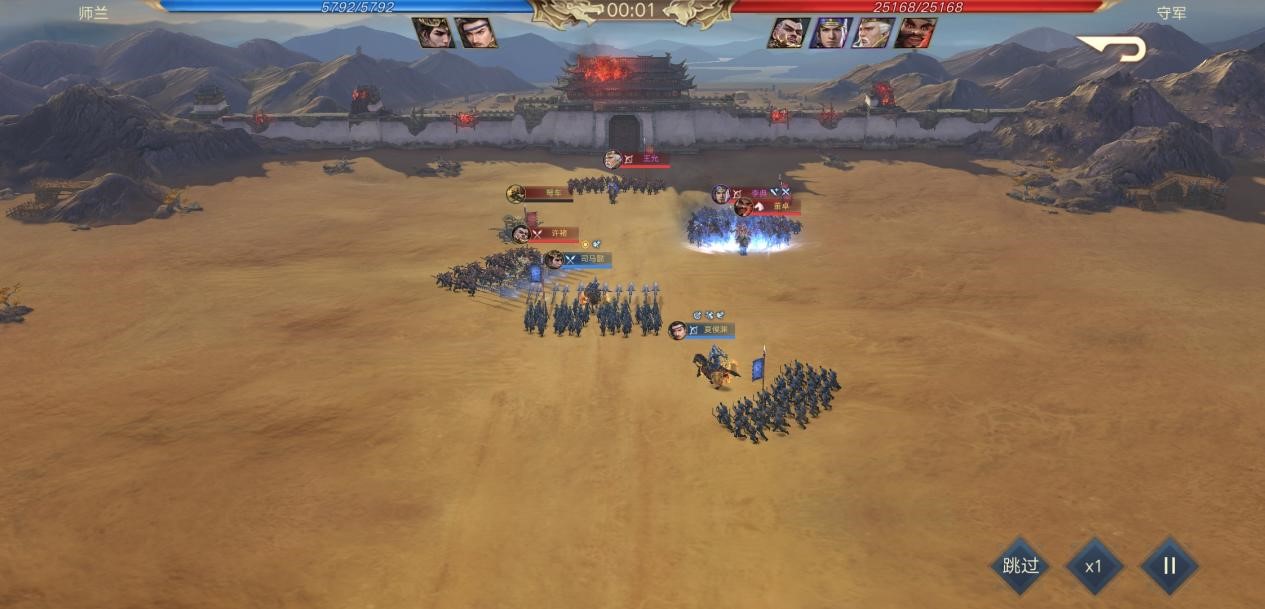Select the red-faced bearded general portrait

click(x=914, y=33)
